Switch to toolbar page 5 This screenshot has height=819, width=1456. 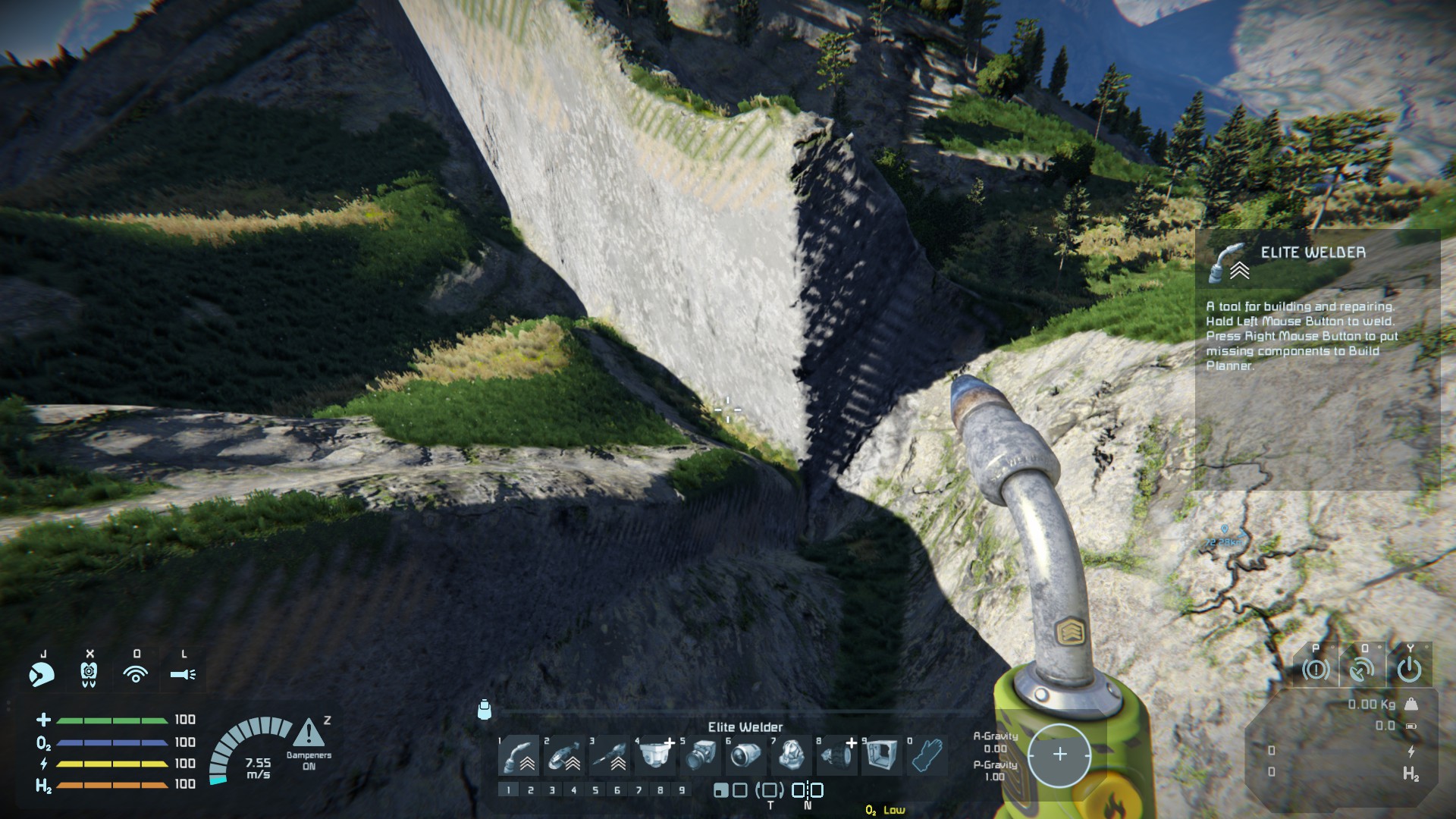pos(595,790)
